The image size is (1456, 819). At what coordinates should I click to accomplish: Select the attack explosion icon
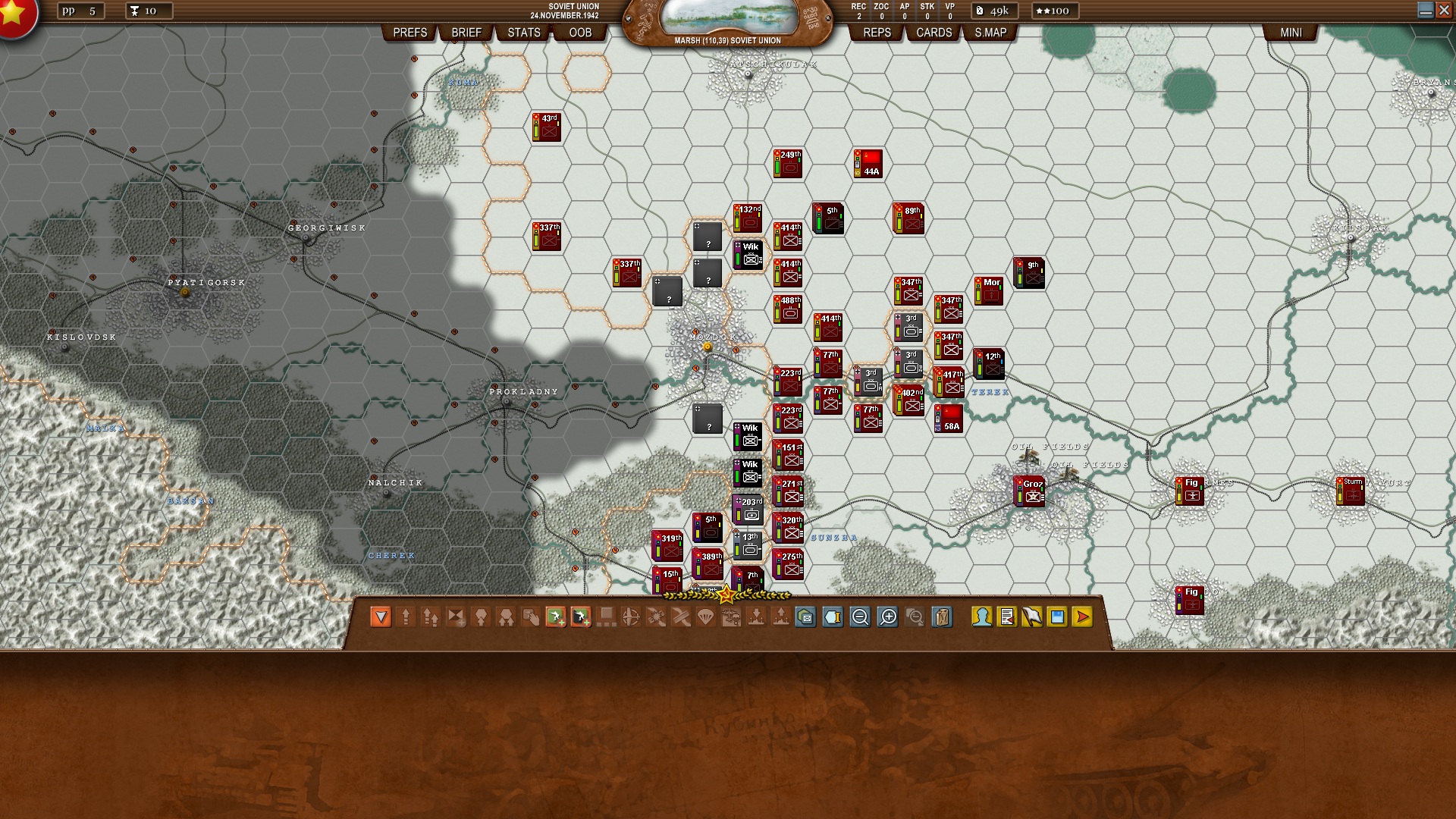655,618
